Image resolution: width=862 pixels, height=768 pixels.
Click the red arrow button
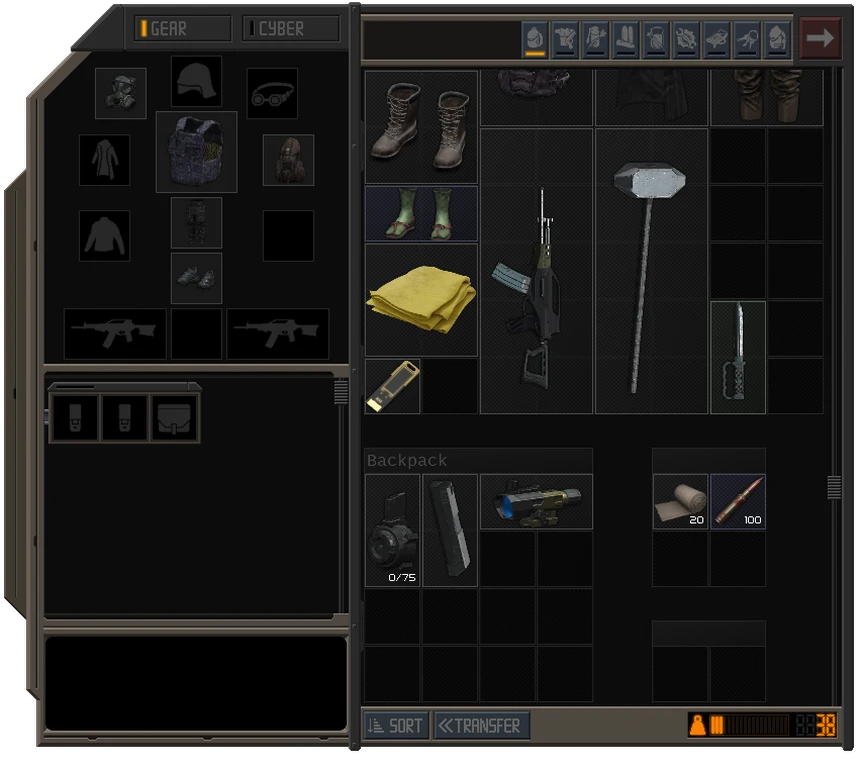pyautogui.click(x=820, y=39)
